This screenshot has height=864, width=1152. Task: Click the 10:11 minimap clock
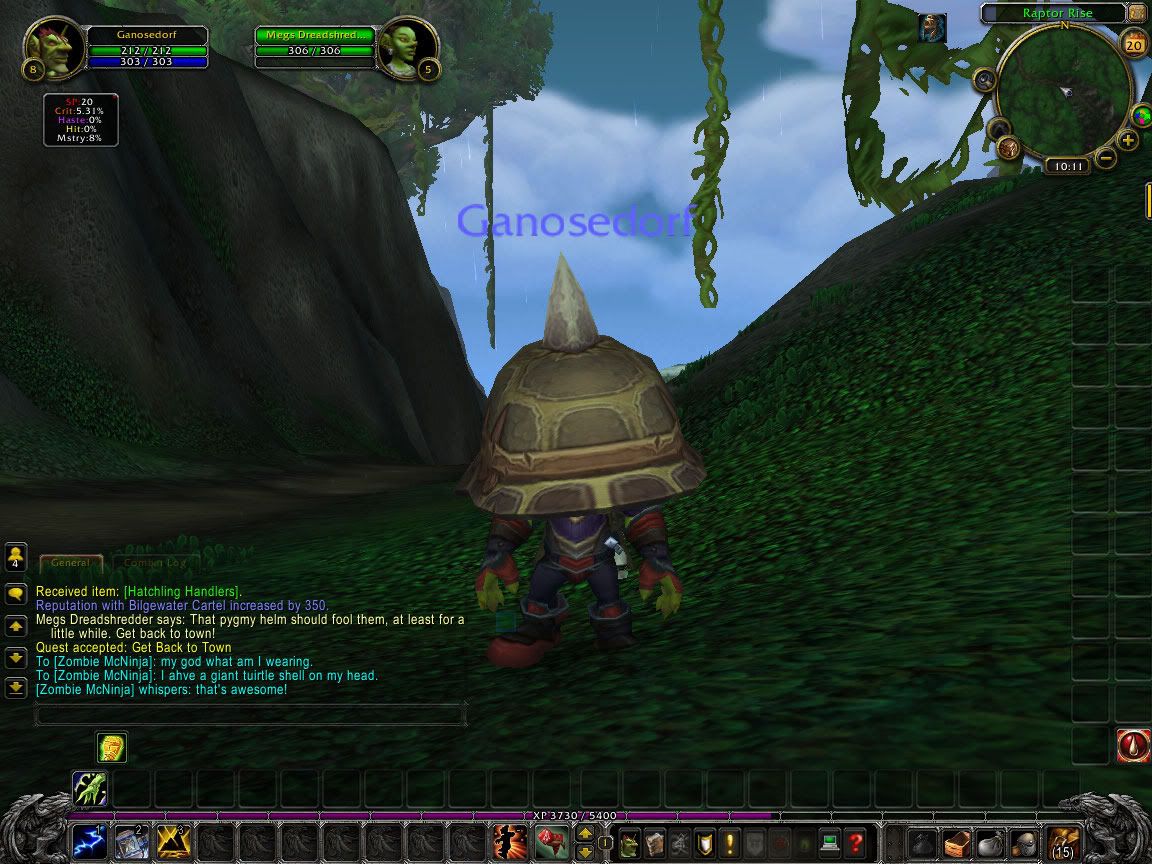1066,166
